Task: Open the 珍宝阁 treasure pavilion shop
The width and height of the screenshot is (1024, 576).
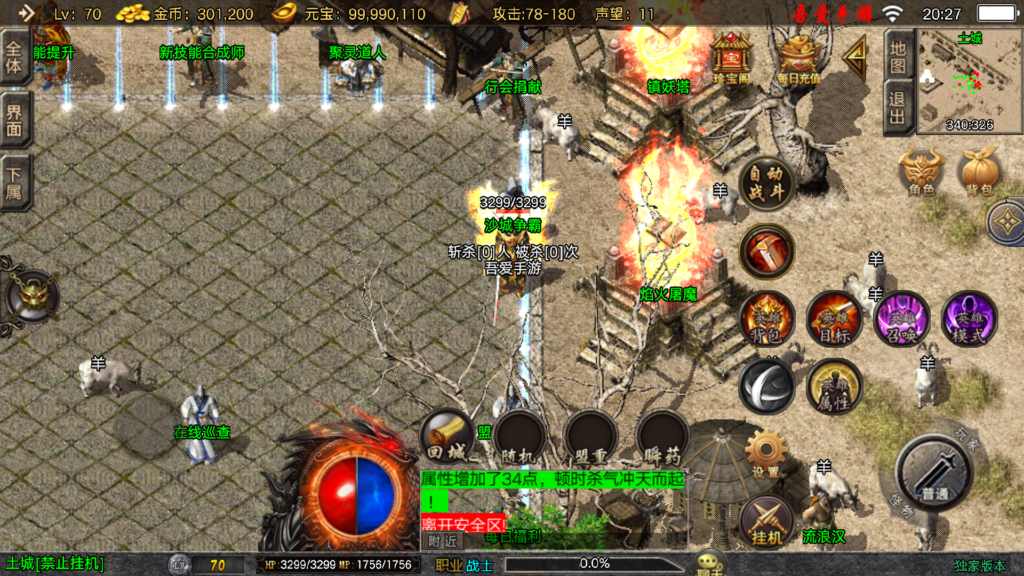Action: point(732,58)
